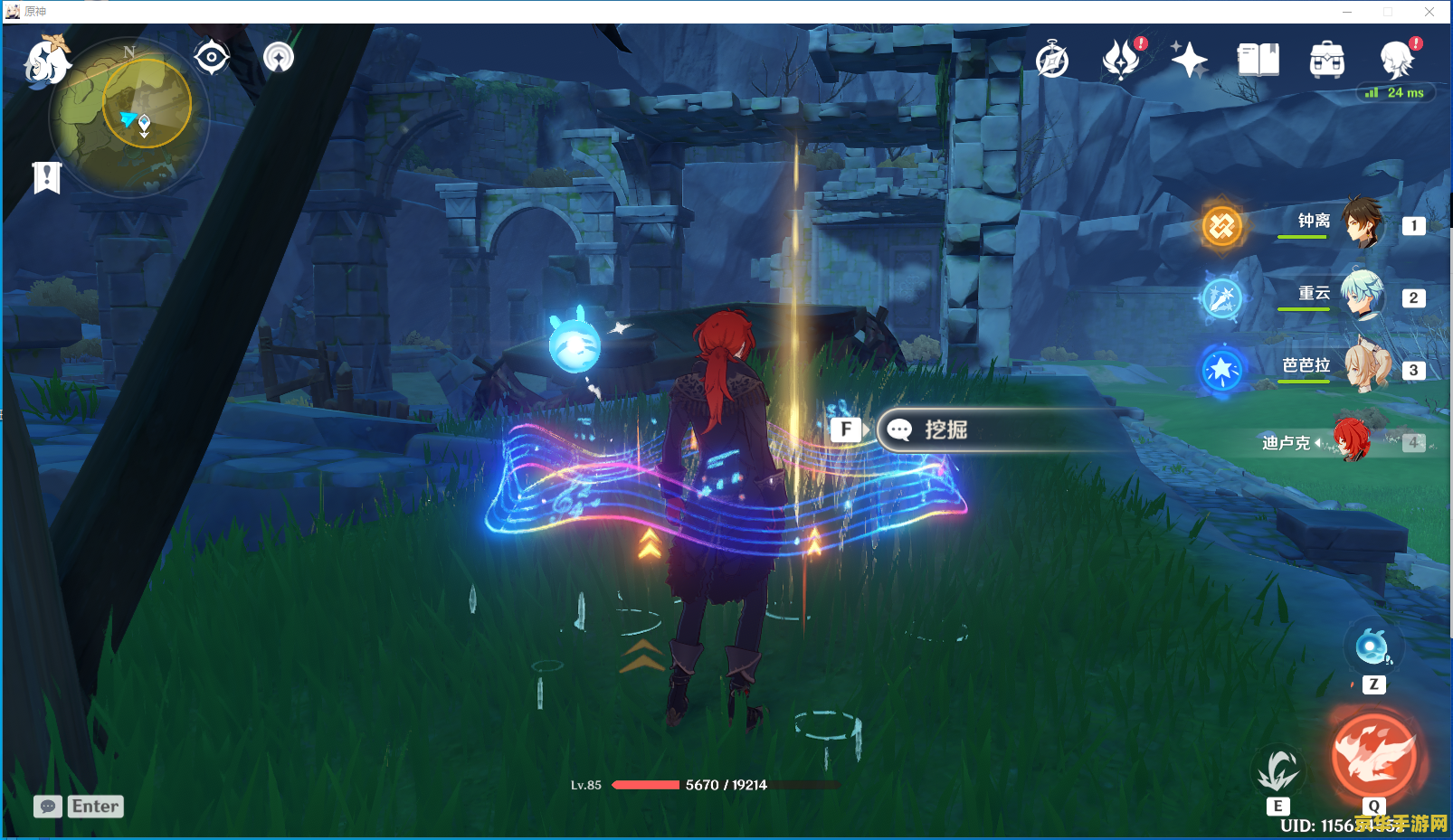1453x840 pixels.
Task: Open the quest log exclamation bookmark
Action: 47,178
